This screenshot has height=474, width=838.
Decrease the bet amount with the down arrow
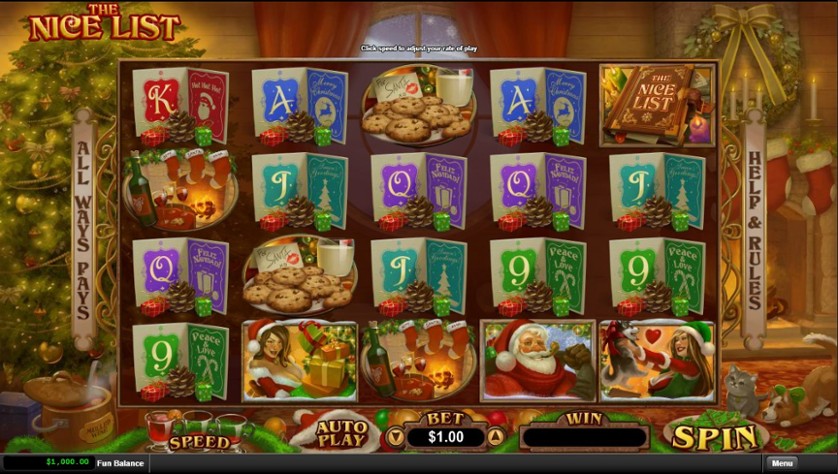point(394,437)
